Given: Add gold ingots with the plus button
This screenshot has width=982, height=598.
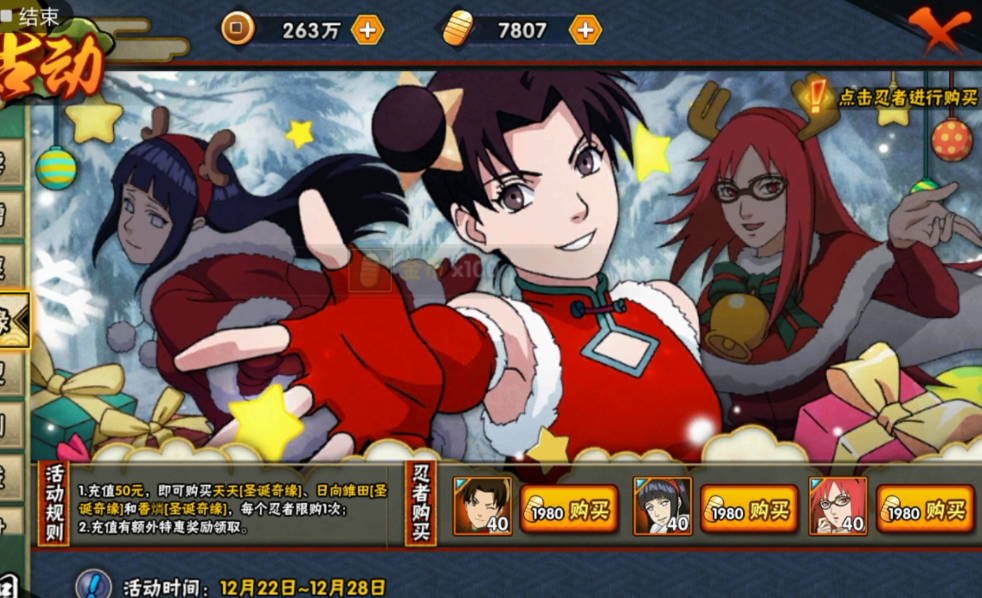Looking at the screenshot, I should point(585,30).
